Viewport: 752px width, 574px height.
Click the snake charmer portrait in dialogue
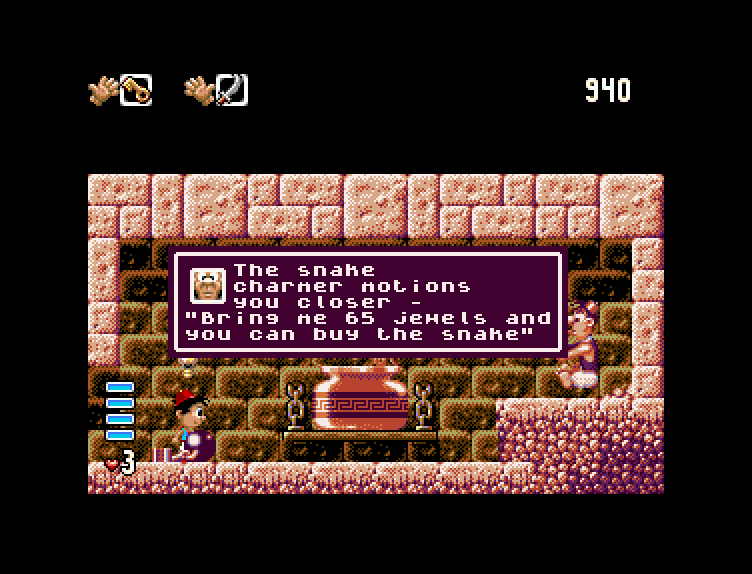tap(208, 286)
